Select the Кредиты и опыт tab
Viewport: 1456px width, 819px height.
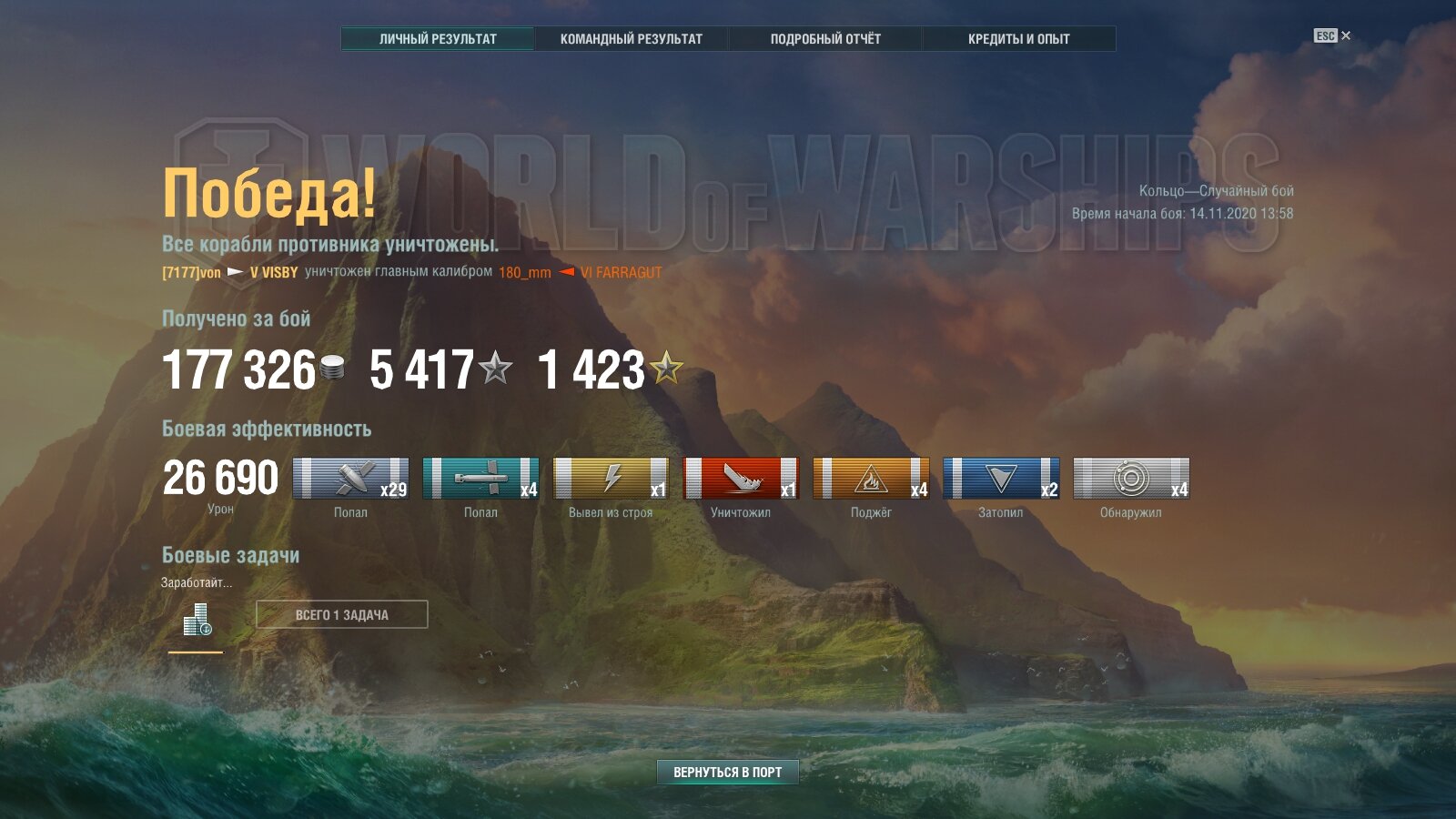1018,39
